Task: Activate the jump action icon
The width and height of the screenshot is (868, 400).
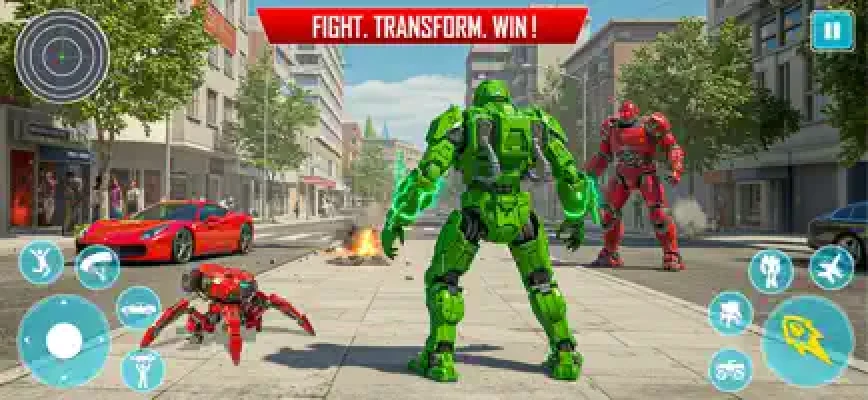Action: 41,262
